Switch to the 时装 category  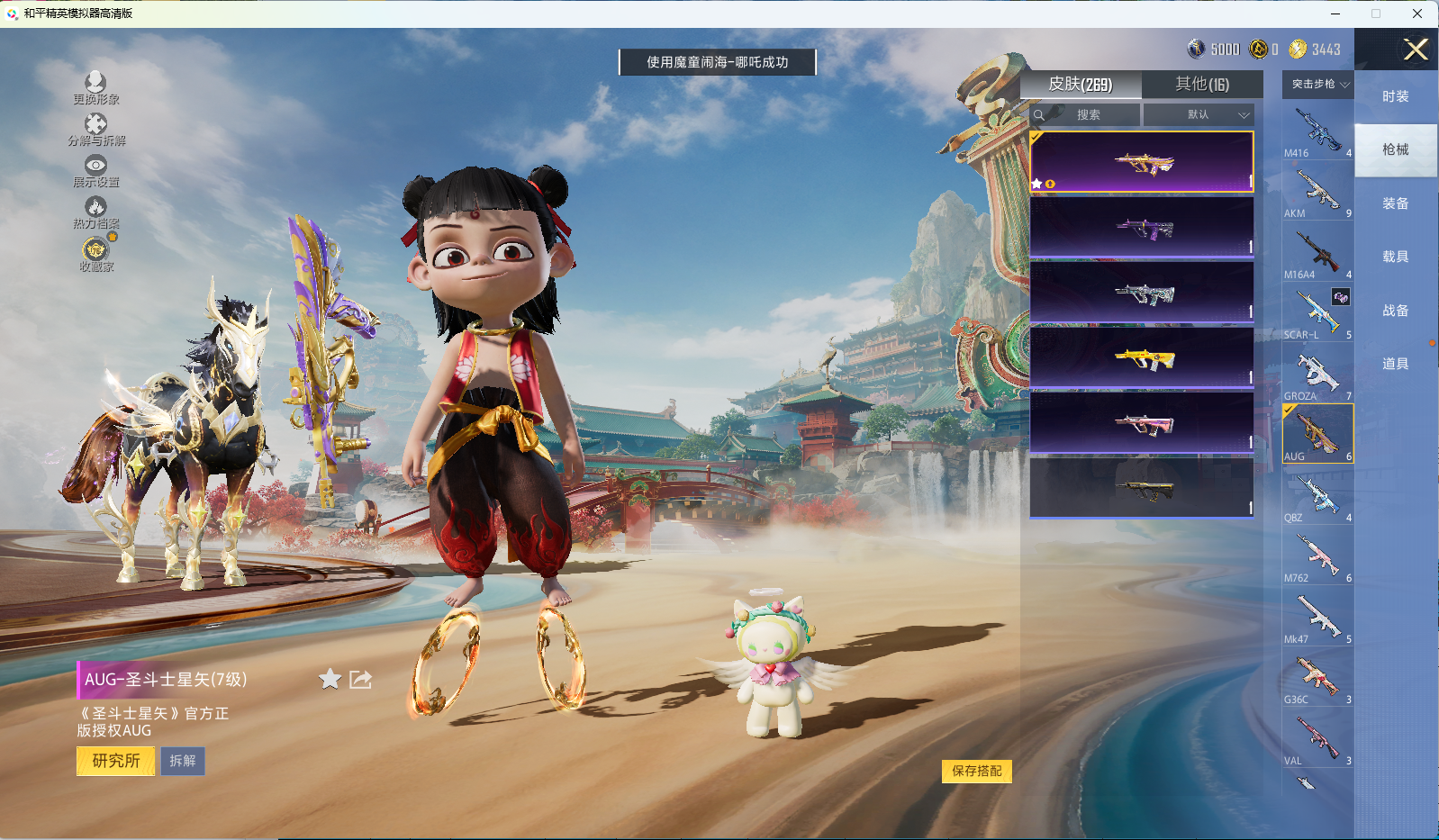[x=1395, y=96]
